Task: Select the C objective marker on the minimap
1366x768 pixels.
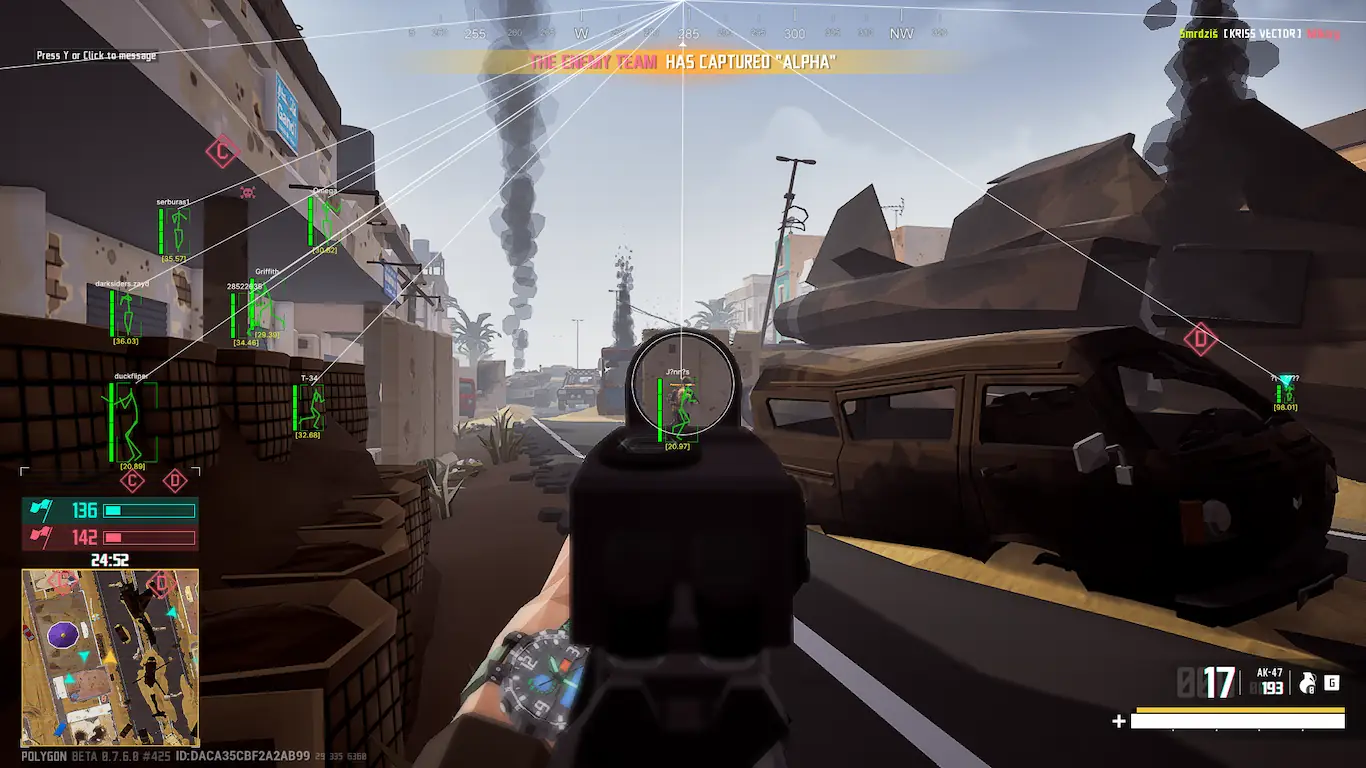Action: pyautogui.click(x=63, y=581)
